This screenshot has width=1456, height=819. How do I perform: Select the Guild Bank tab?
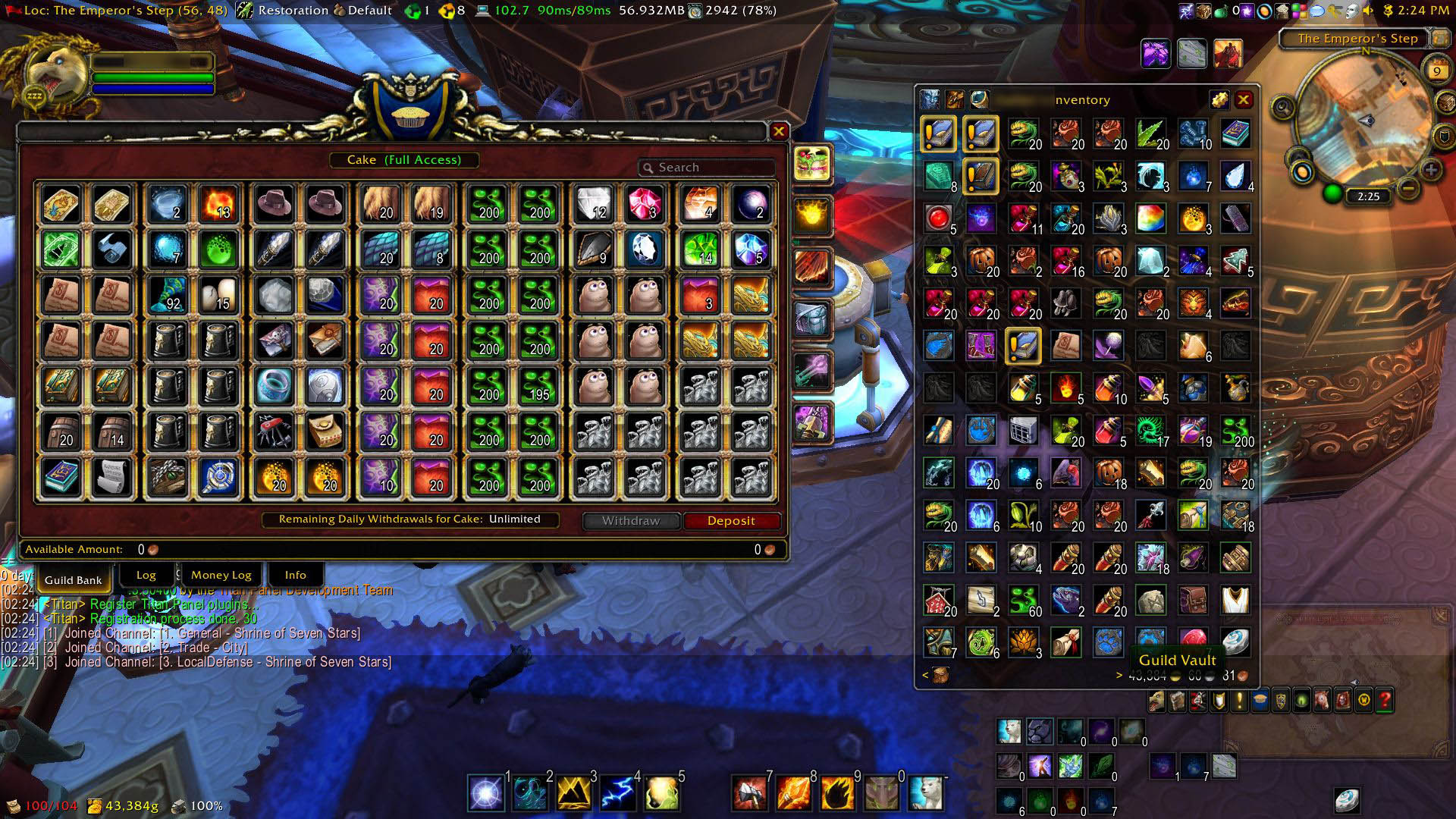tap(73, 580)
